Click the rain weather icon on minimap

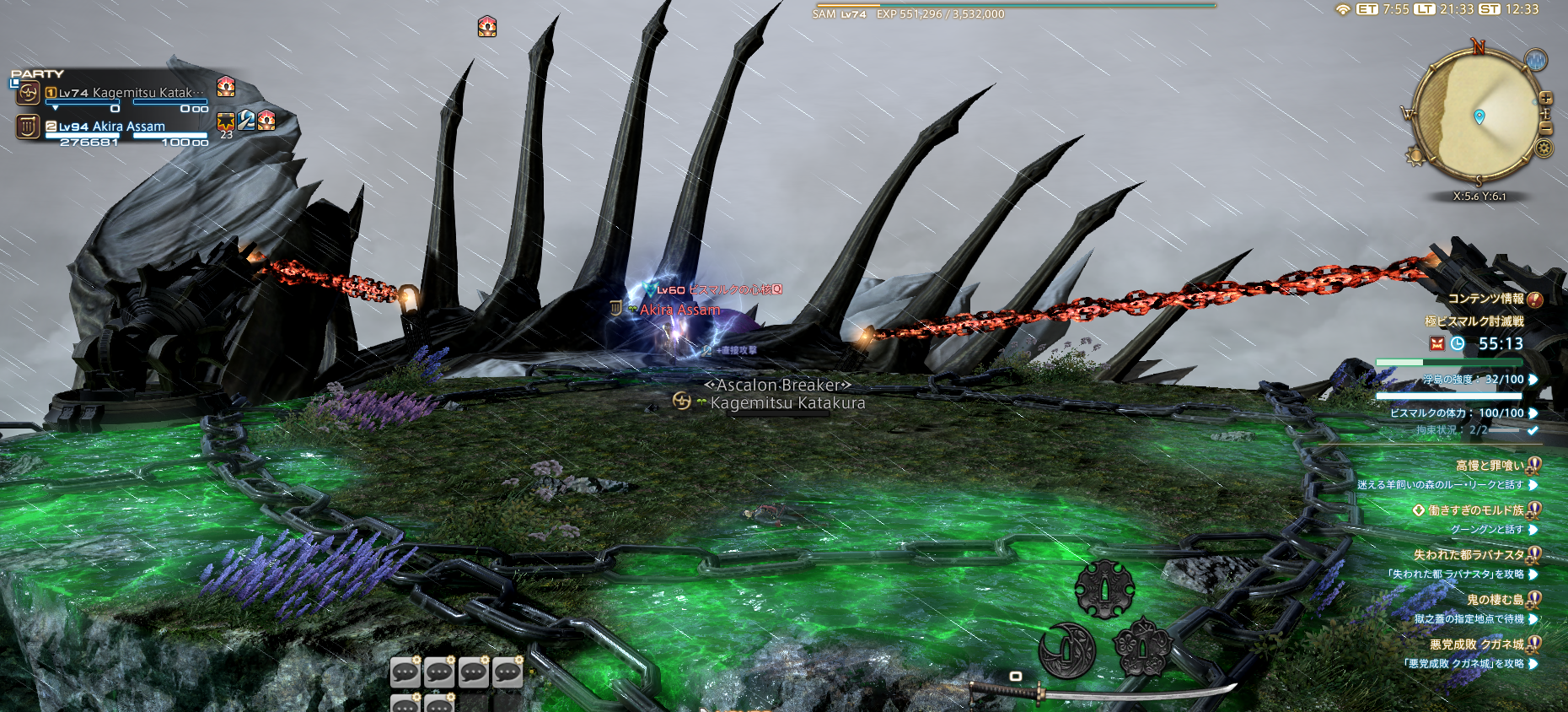(1536, 61)
